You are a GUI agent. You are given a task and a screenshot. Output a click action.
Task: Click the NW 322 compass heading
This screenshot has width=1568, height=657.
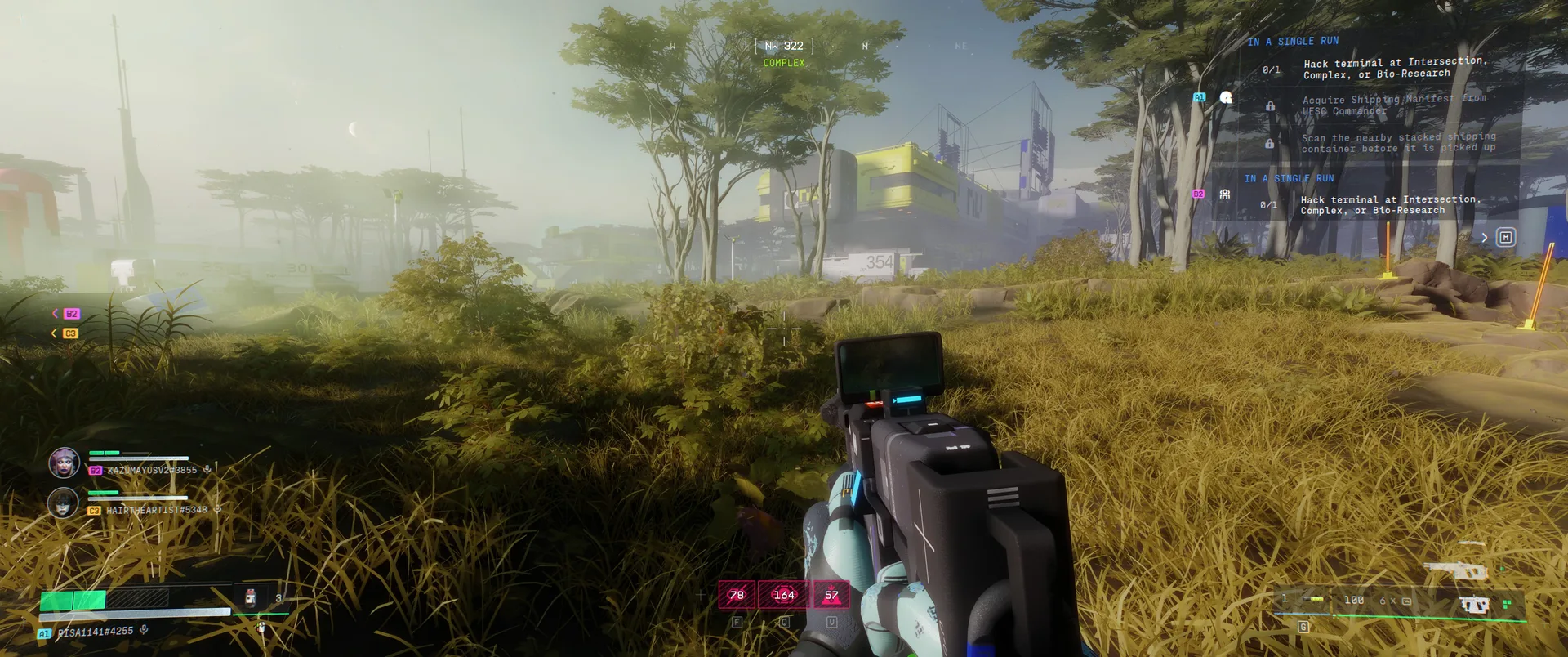pos(784,46)
